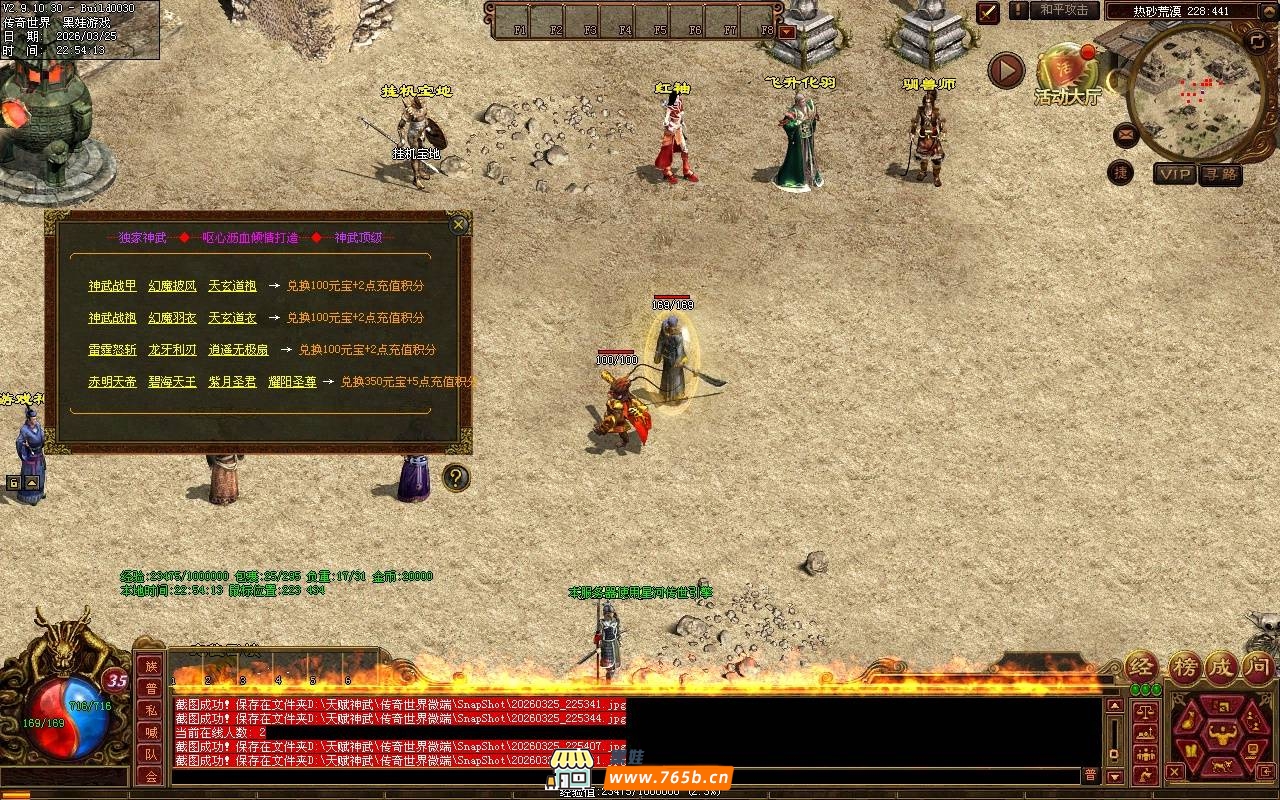This screenshot has width=1280, height=800.
Task: Open the VIP panel
Action: (1175, 174)
